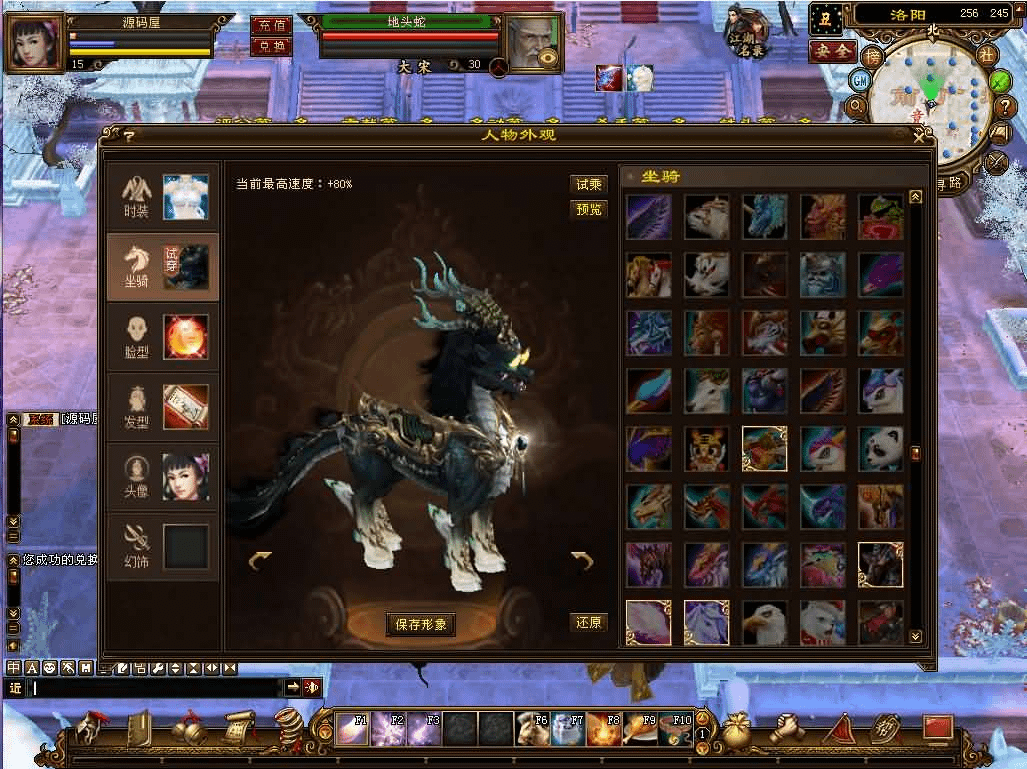Select the panda mount thumbnail
This screenshot has width=1027, height=769.
pos(880,449)
